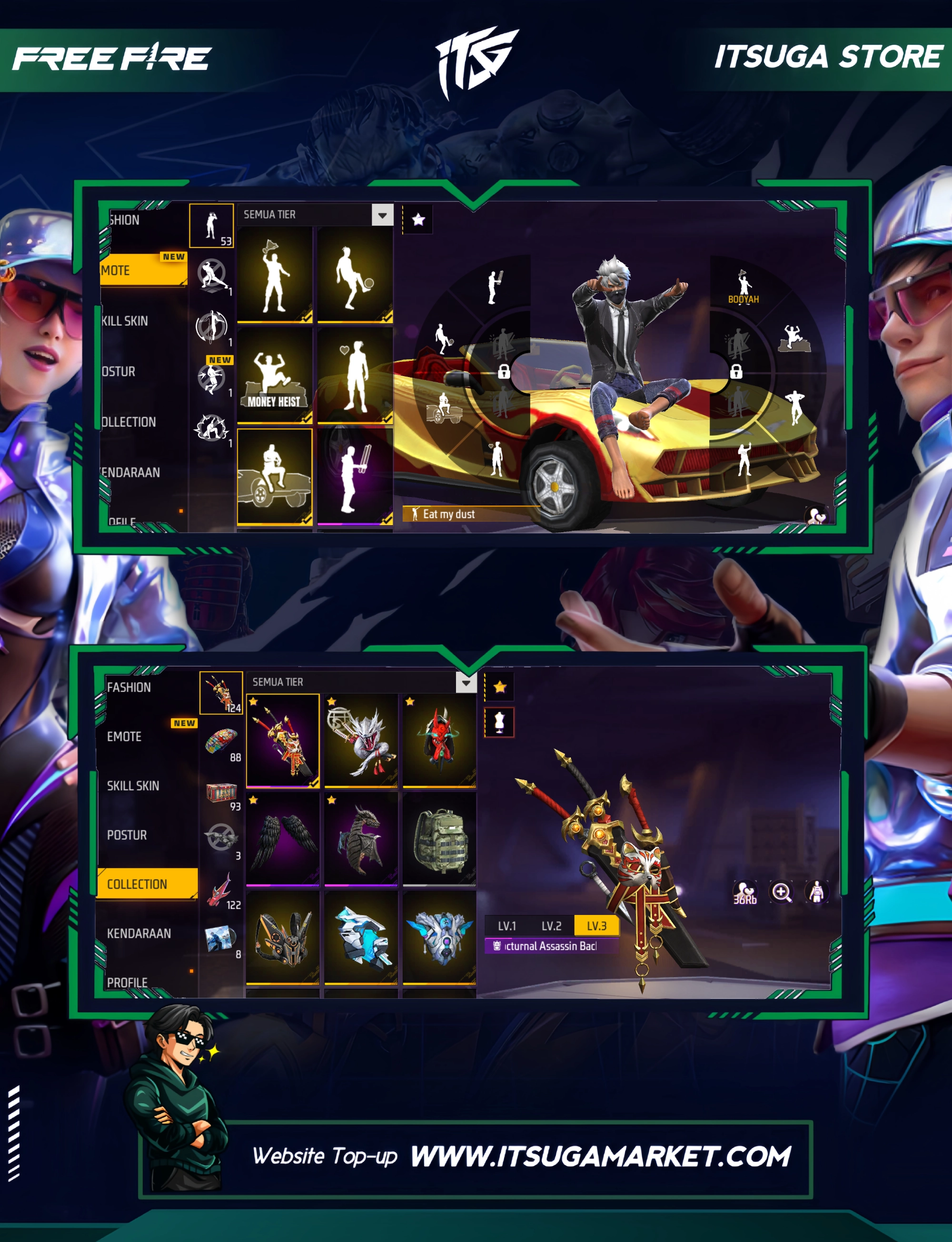The width and height of the screenshot is (952, 1242).
Task: Pick the emote tile sitting on a car
Action: pyautogui.click(x=275, y=476)
